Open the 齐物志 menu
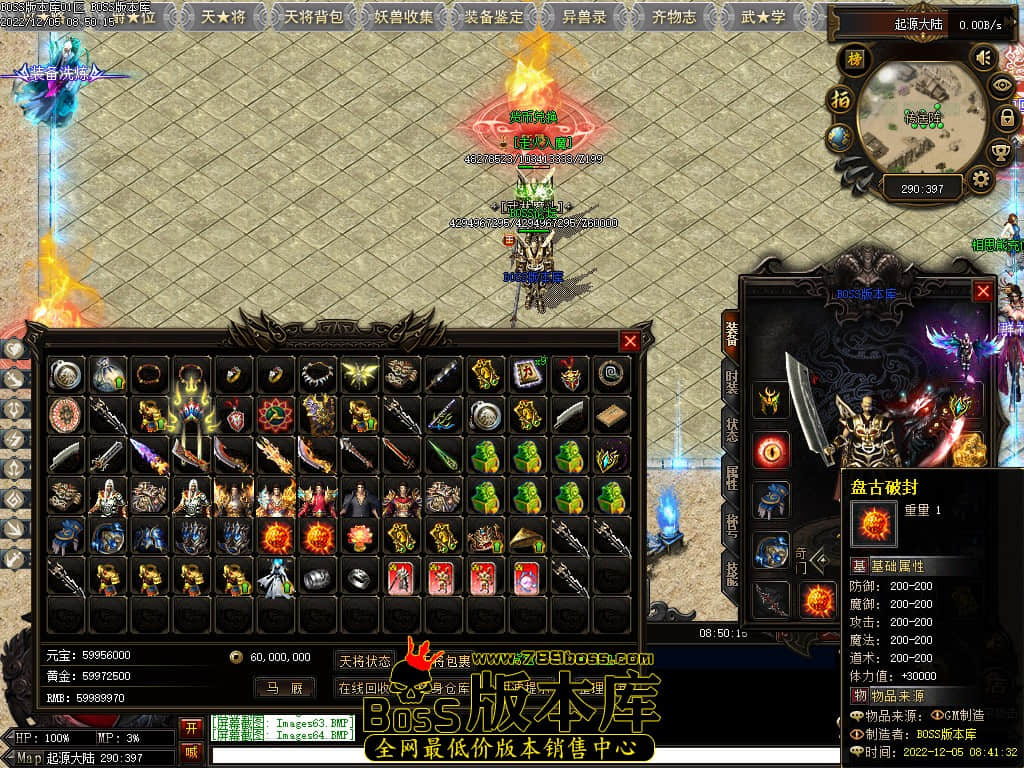The width and height of the screenshot is (1024, 768). coord(674,17)
